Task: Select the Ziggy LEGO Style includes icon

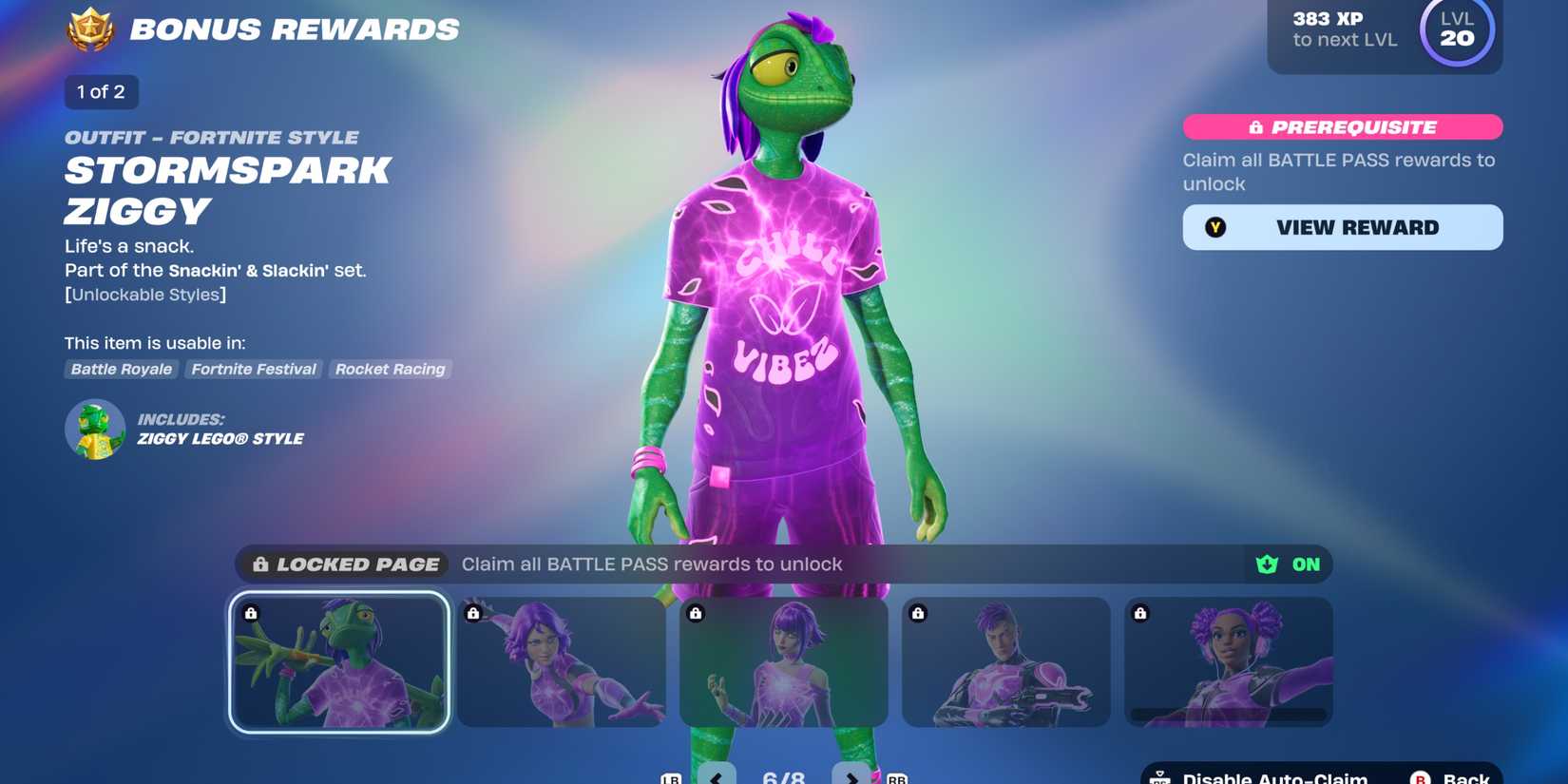Action: point(95,429)
